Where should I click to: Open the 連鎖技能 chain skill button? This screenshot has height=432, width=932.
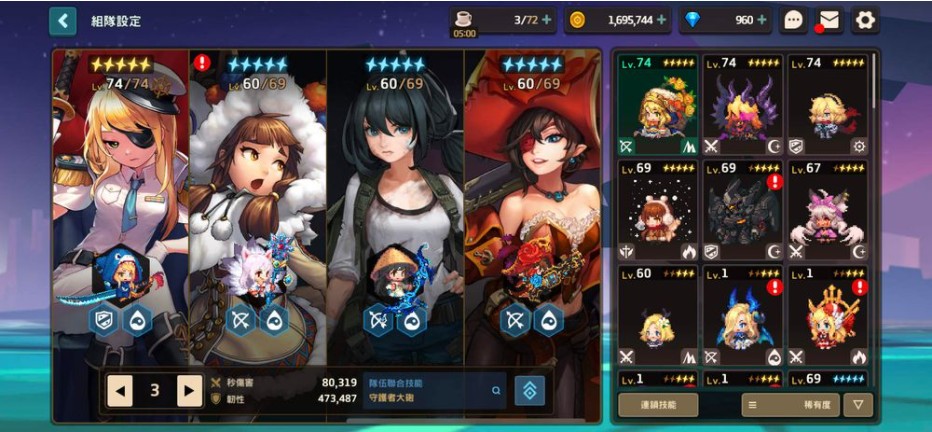tap(657, 404)
